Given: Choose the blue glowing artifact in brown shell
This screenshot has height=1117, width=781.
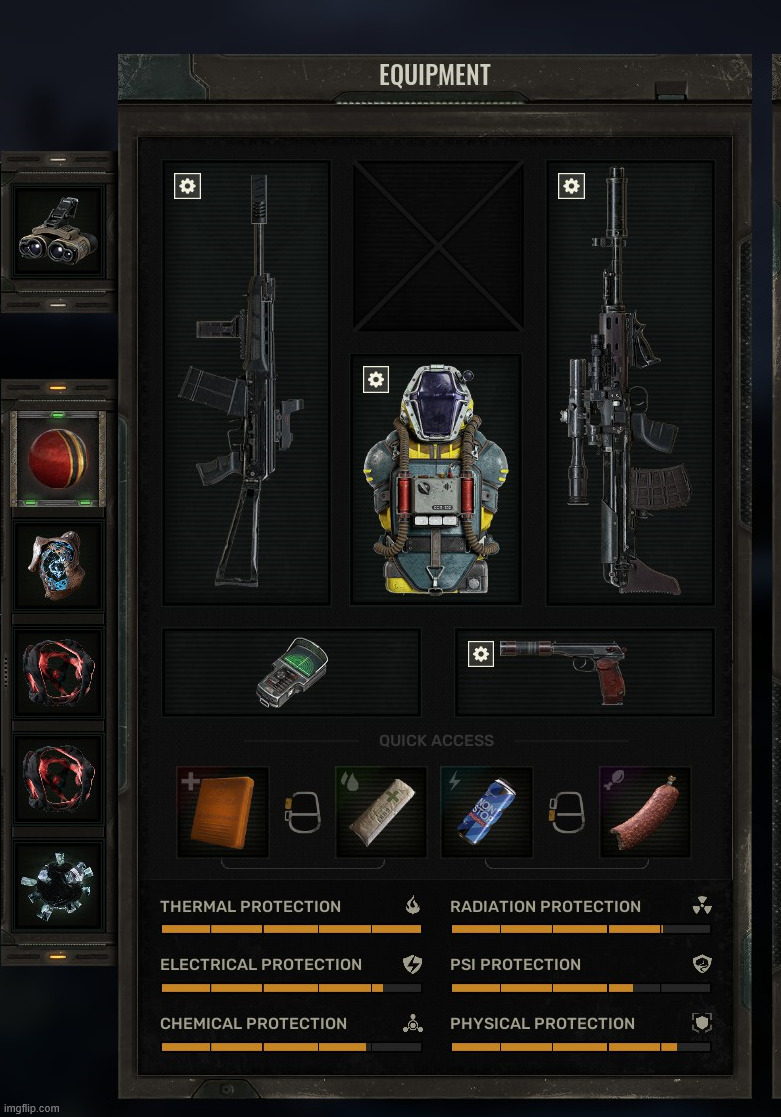Looking at the screenshot, I should [58, 566].
